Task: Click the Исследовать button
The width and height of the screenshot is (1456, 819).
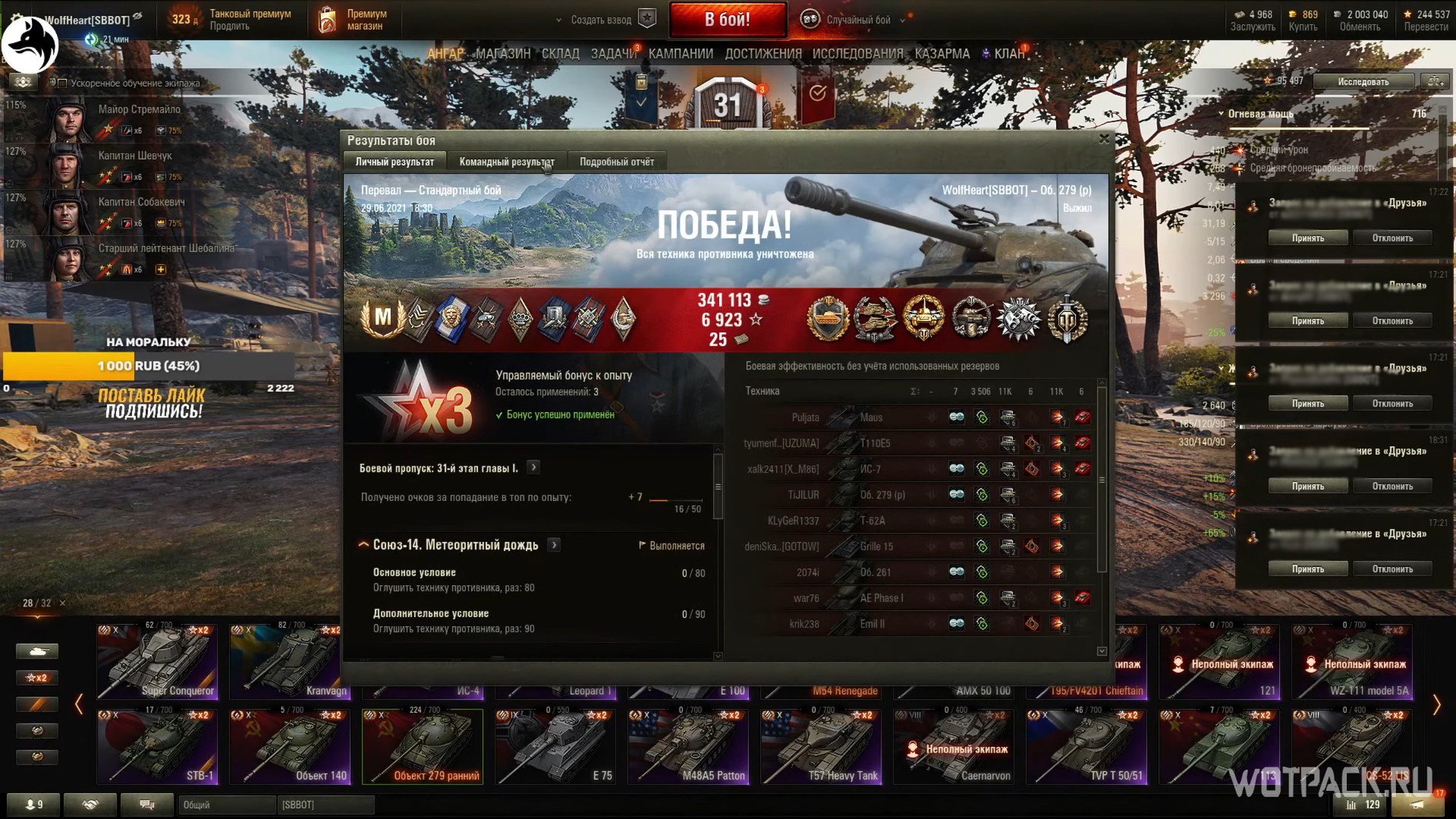Action: pyautogui.click(x=1363, y=81)
